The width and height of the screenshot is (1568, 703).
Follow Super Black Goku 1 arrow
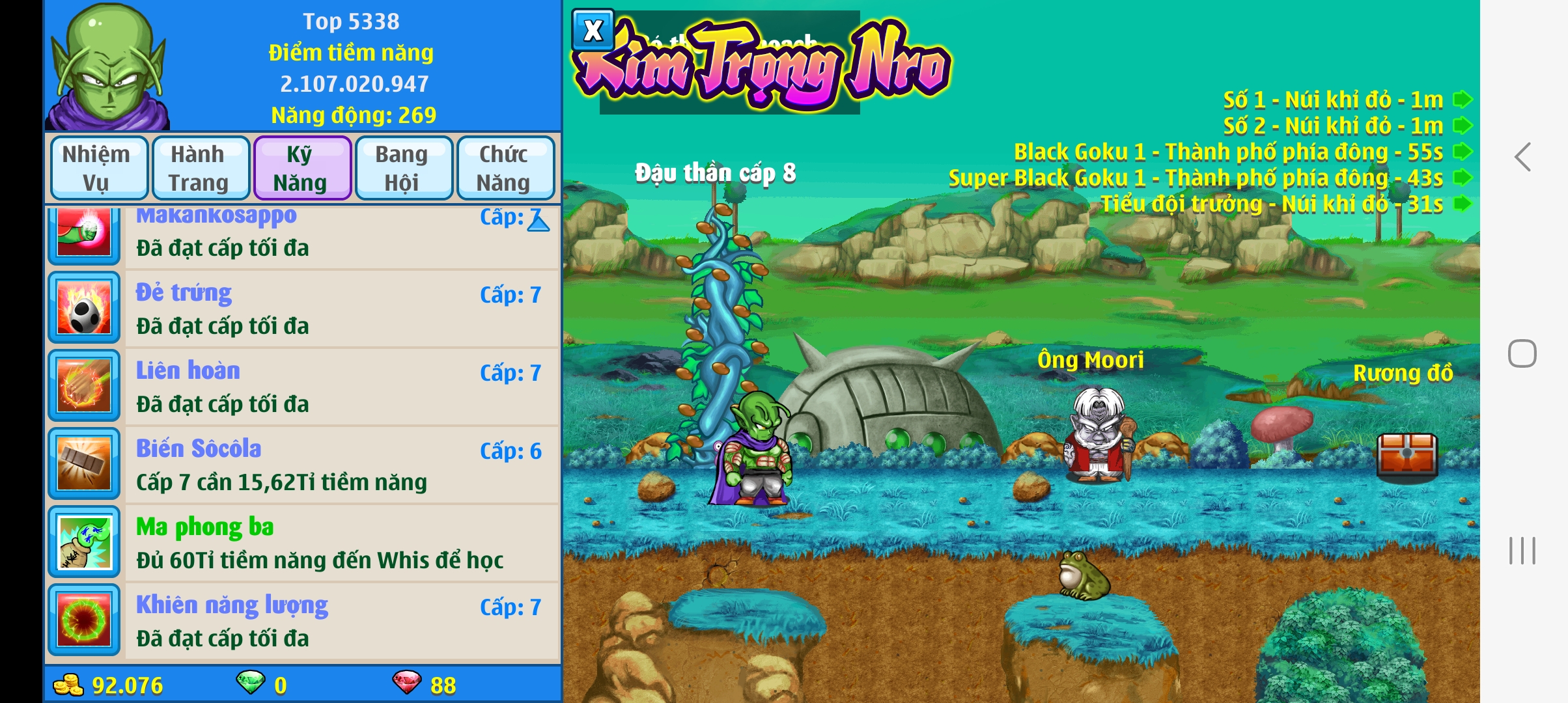(1463, 178)
